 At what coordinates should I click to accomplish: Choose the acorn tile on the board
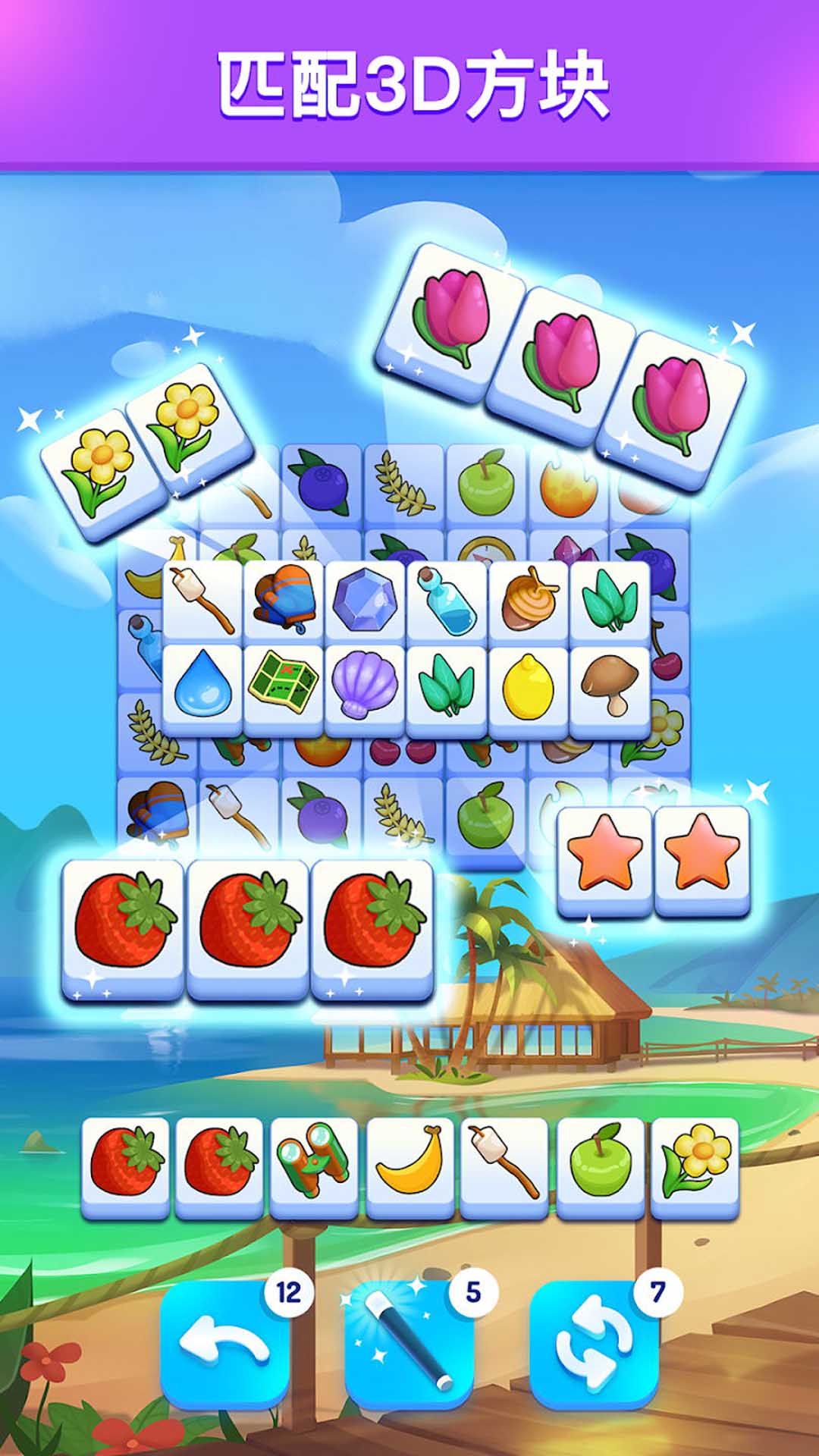coord(529,601)
